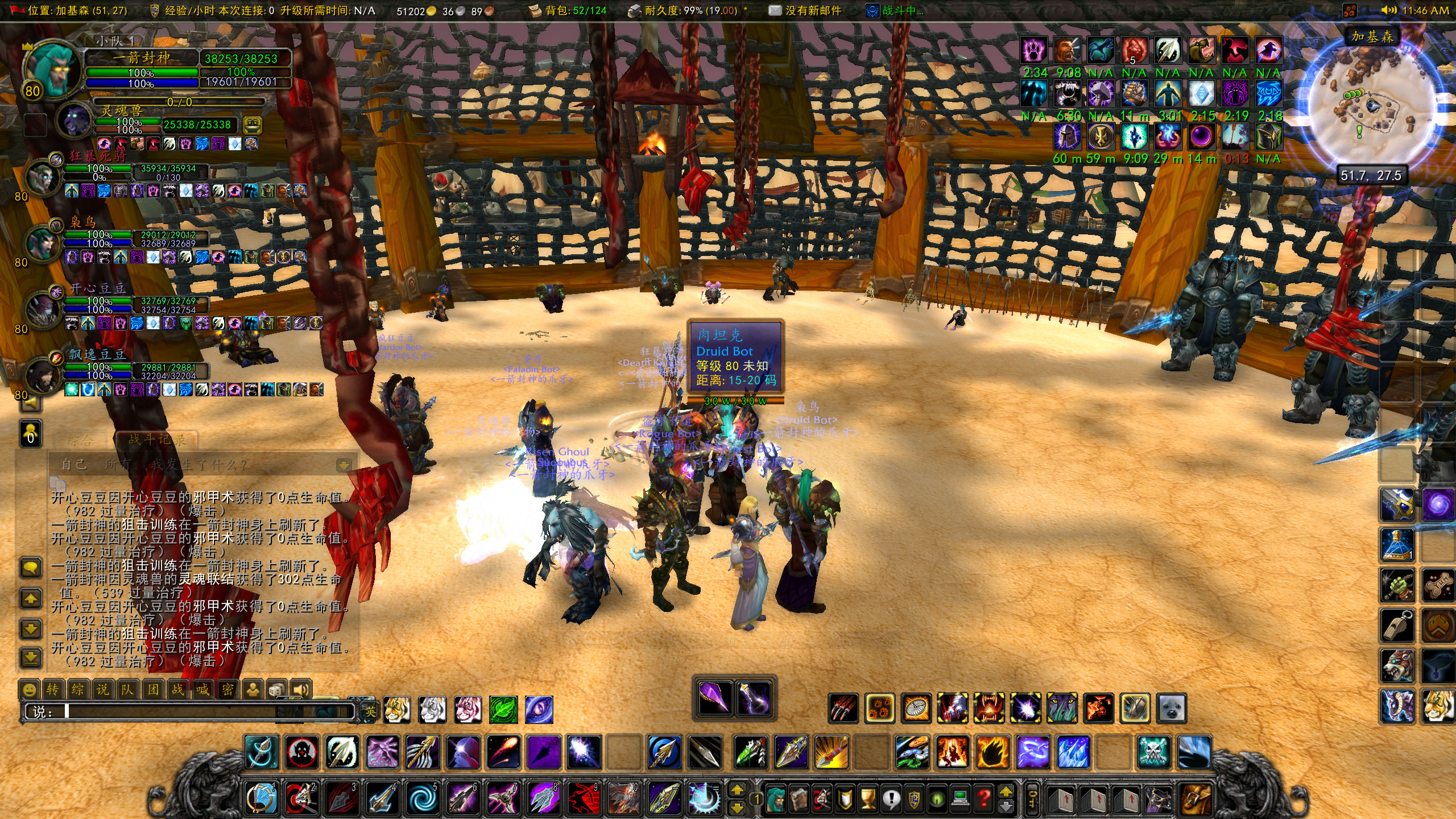Switch to the 战斗记录 chat tab
Screen dimensions: 1456x819
(x=156, y=439)
